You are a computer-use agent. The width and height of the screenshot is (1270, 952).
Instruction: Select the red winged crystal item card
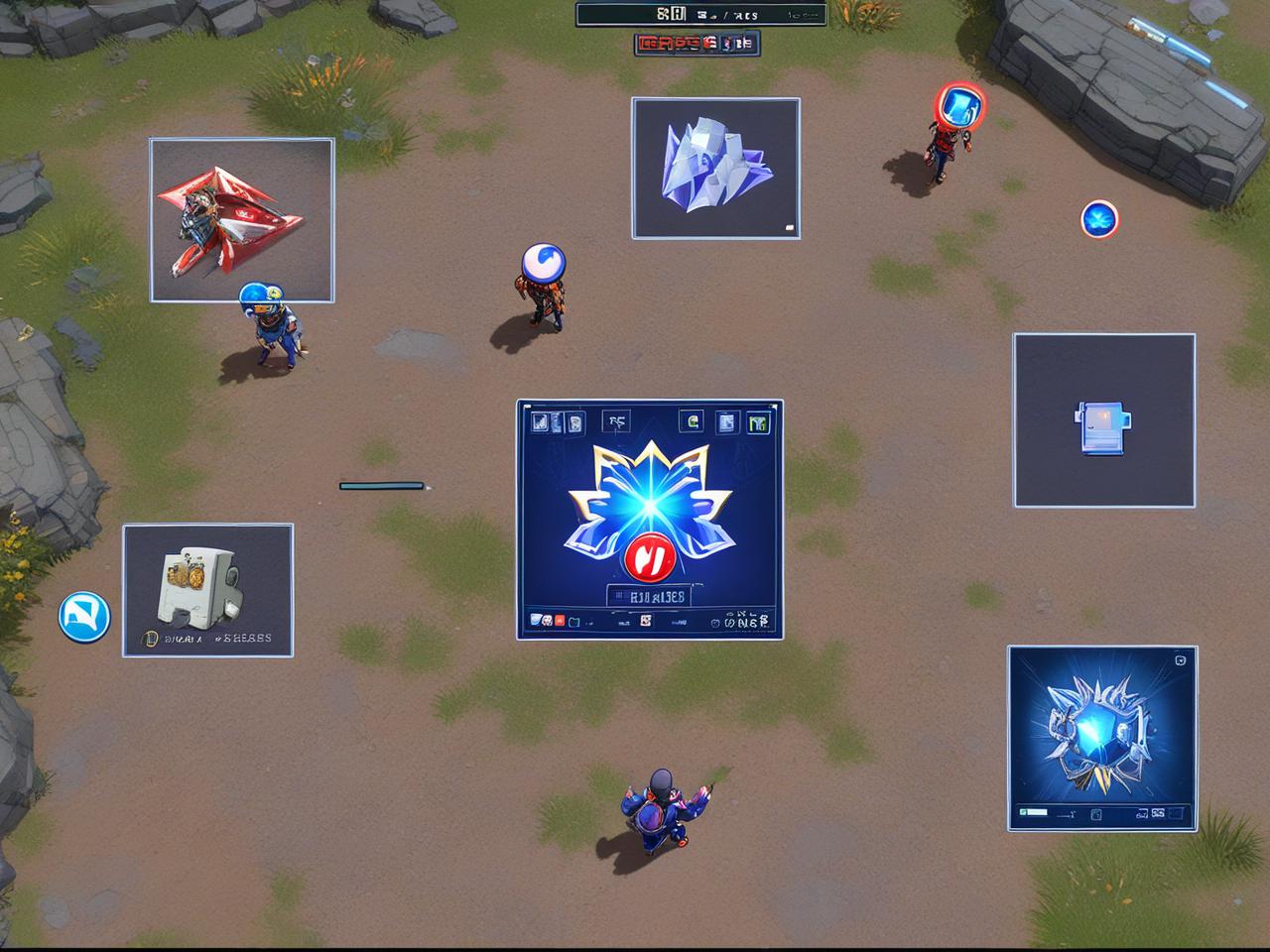tap(241, 219)
